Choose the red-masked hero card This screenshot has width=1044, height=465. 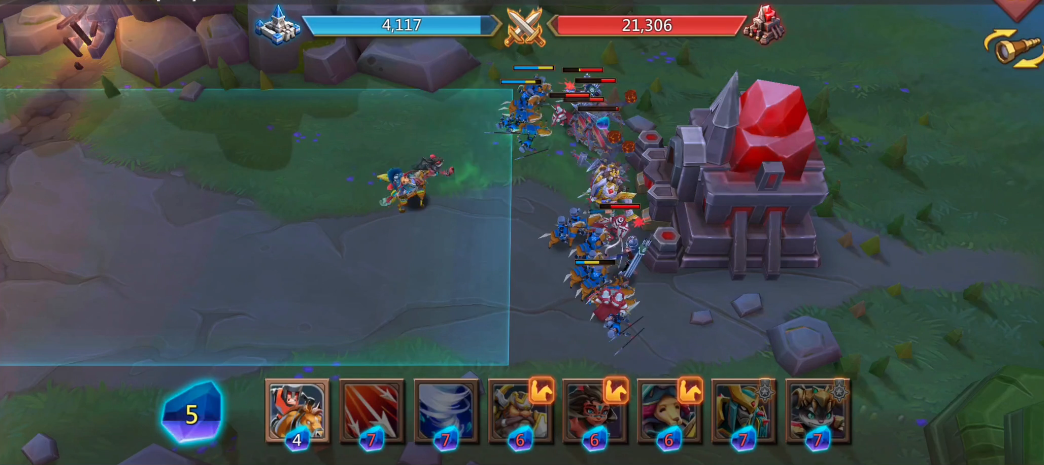click(x=595, y=410)
